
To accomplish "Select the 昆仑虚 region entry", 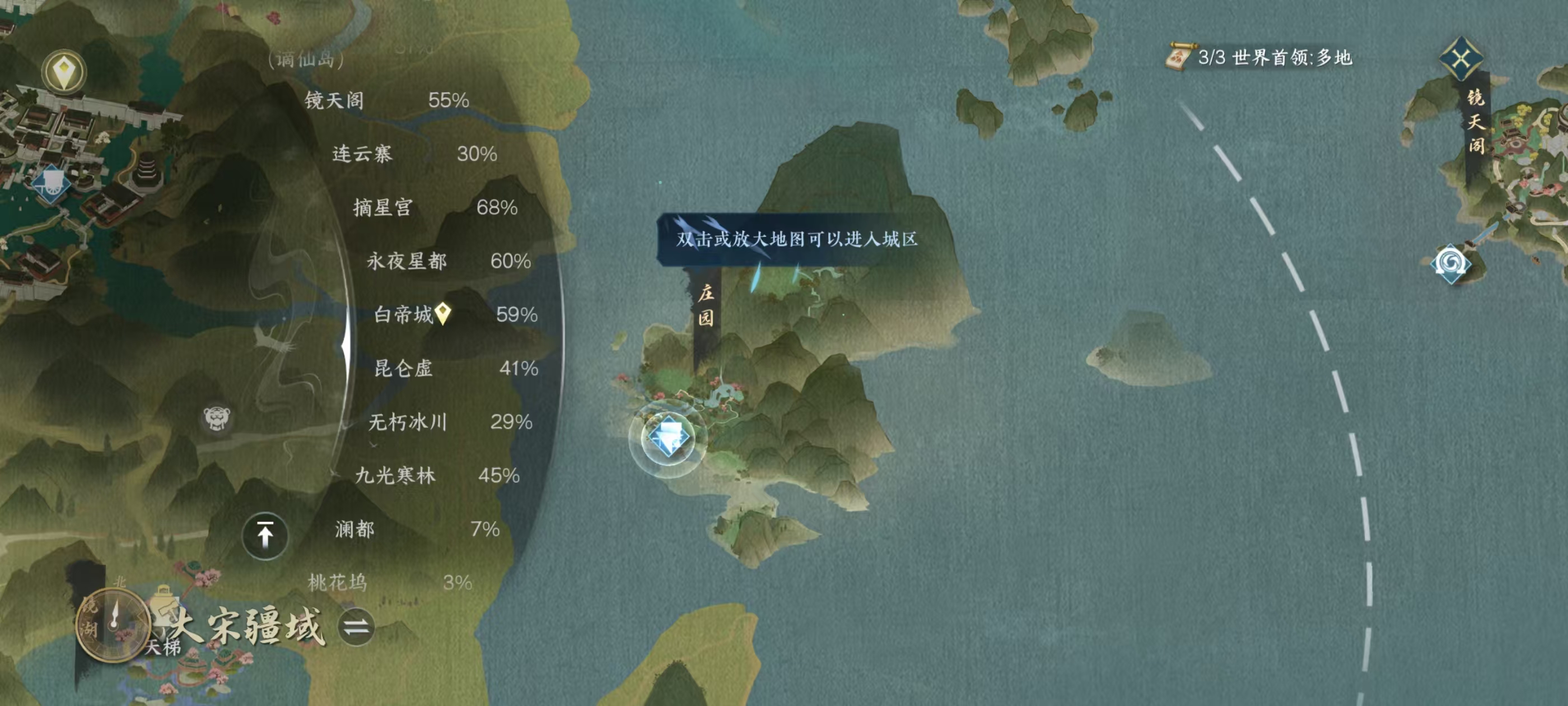I will (x=405, y=370).
